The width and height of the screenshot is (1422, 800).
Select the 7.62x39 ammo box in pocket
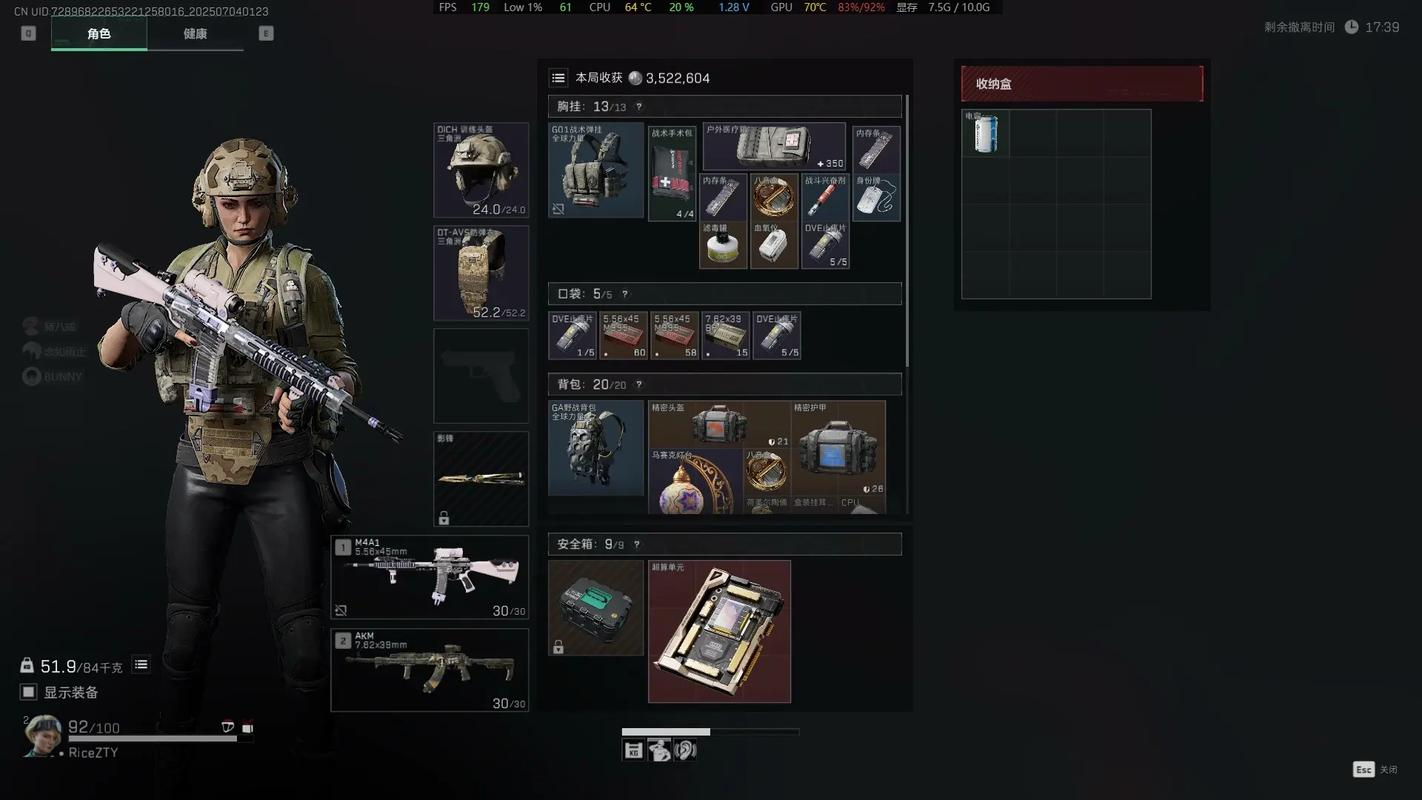pyautogui.click(x=725, y=335)
